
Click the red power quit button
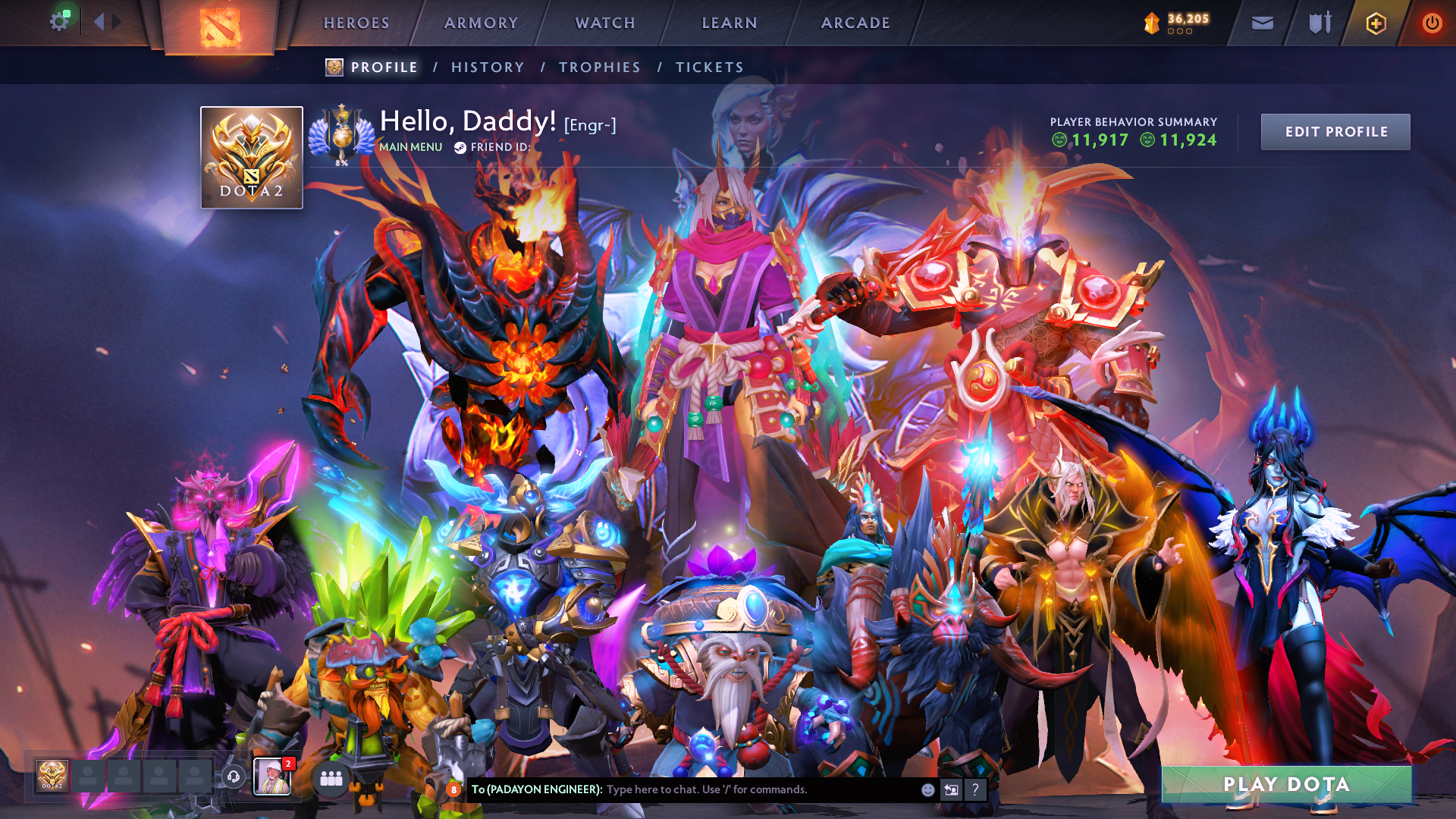(x=1432, y=24)
